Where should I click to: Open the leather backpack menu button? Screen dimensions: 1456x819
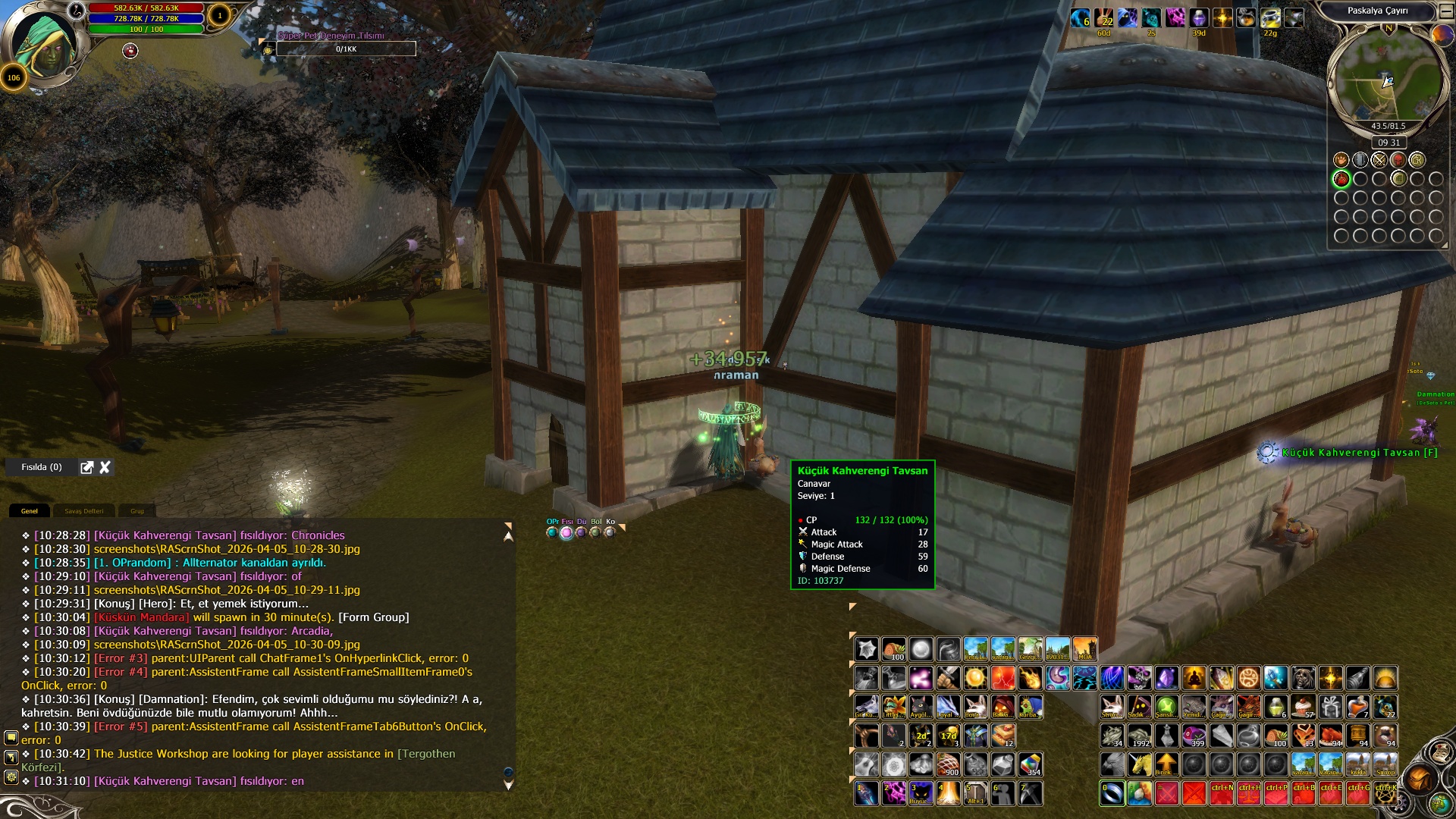tap(1419, 778)
